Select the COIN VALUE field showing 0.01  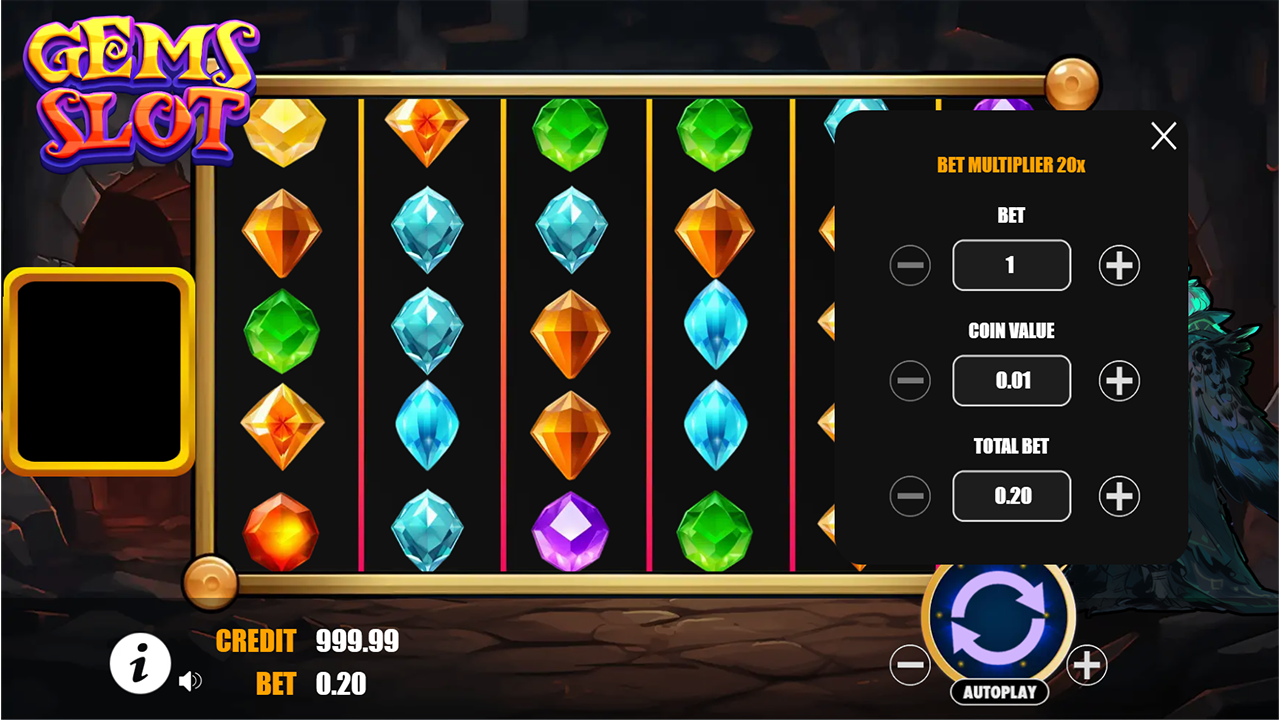click(x=1011, y=380)
